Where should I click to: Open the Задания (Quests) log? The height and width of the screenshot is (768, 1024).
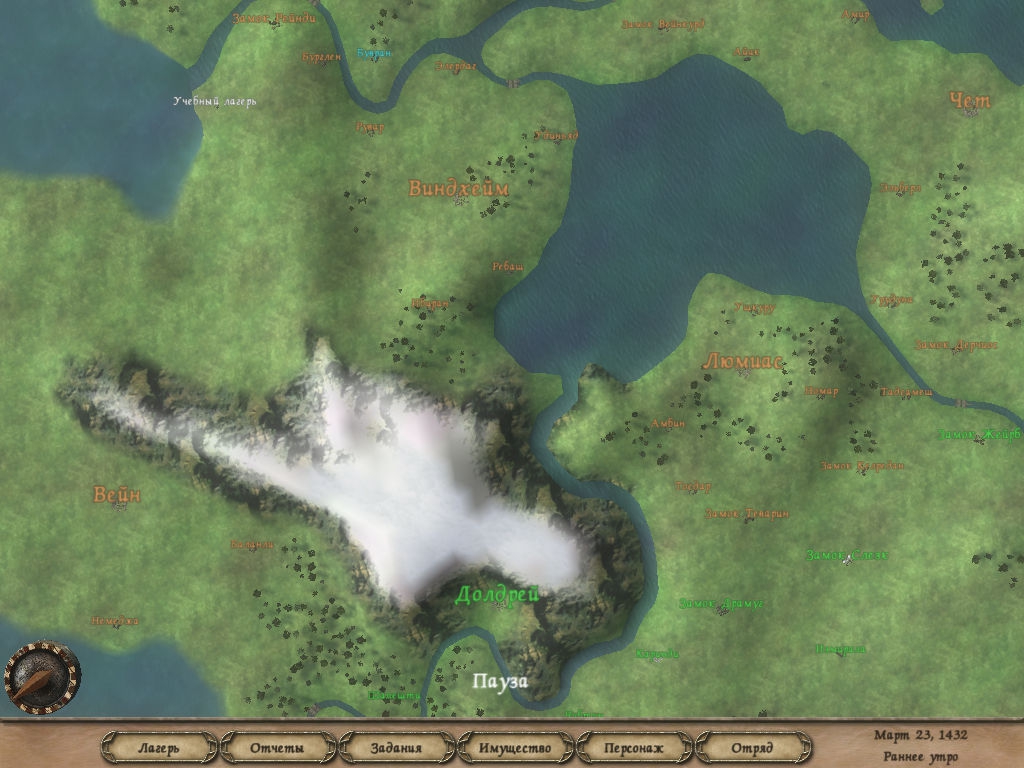(396, 747)
